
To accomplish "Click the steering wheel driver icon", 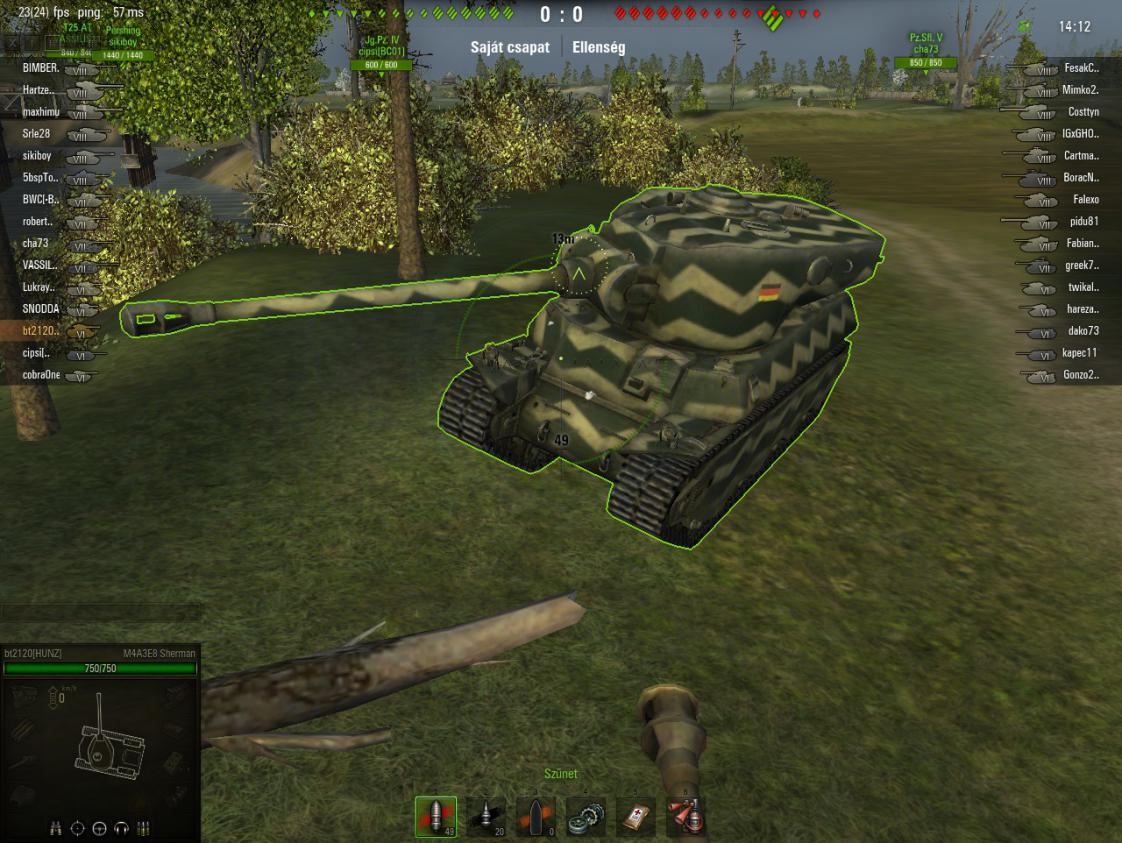I will click(x=100, y=828).
